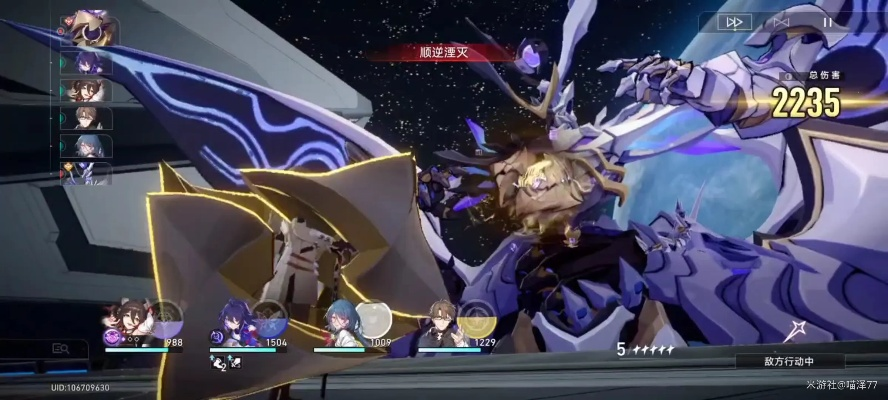
Task: Click Seele's portrait in the turn order
Action: (x=88, y=64)
